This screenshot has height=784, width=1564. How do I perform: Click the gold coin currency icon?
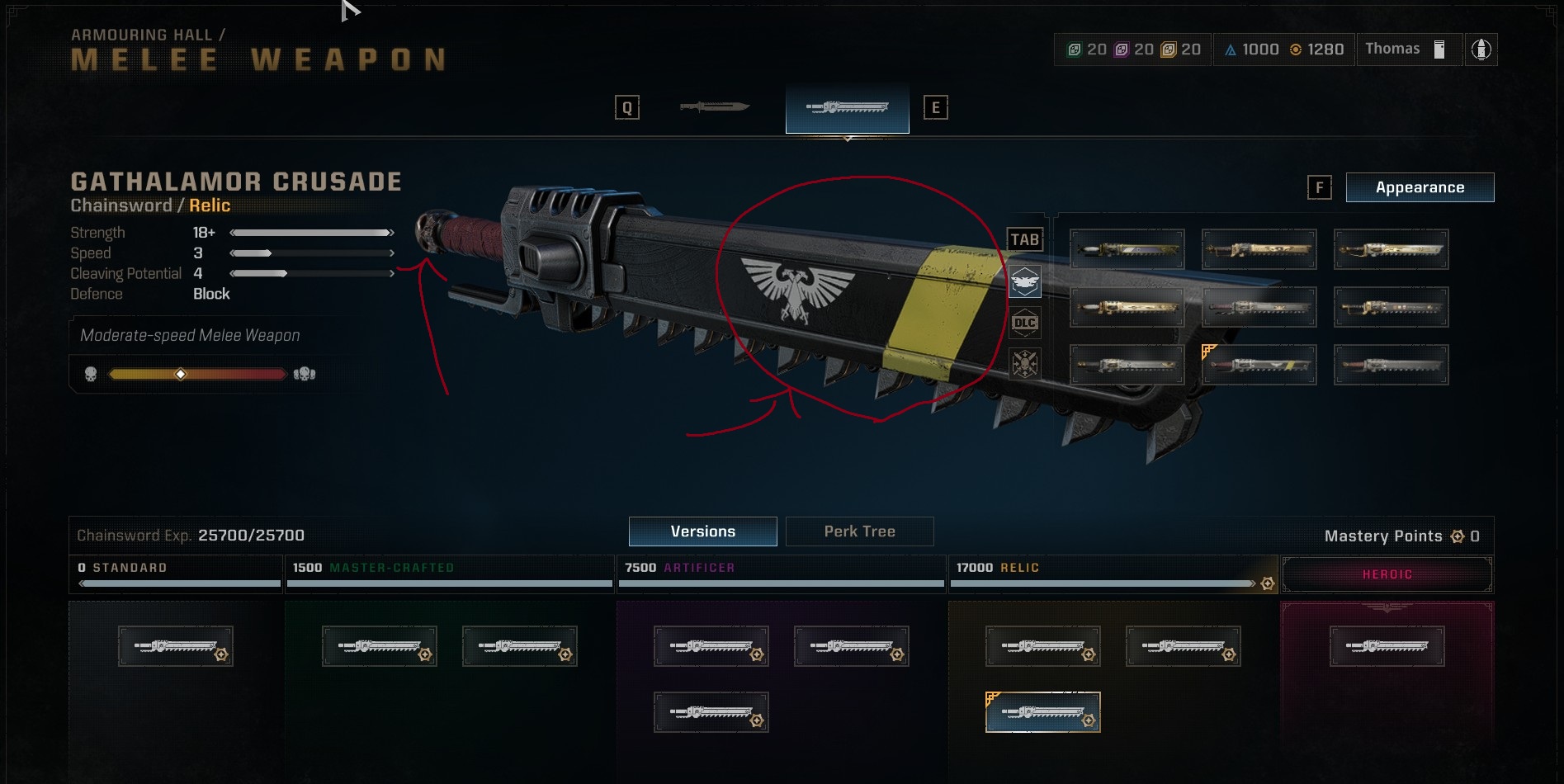[x=1294, y=49]
